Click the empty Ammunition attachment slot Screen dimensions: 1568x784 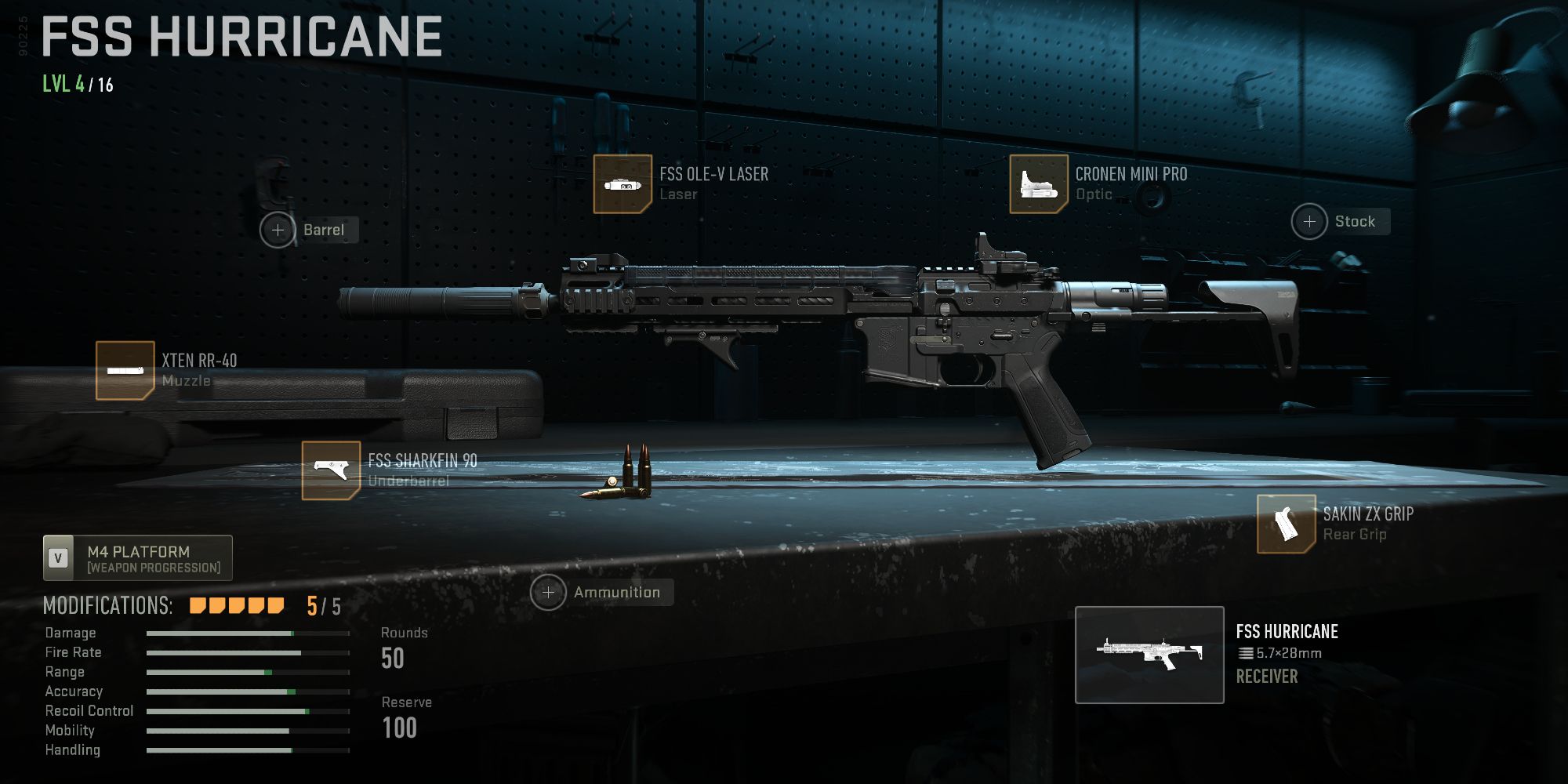click(x=617, y=592)
